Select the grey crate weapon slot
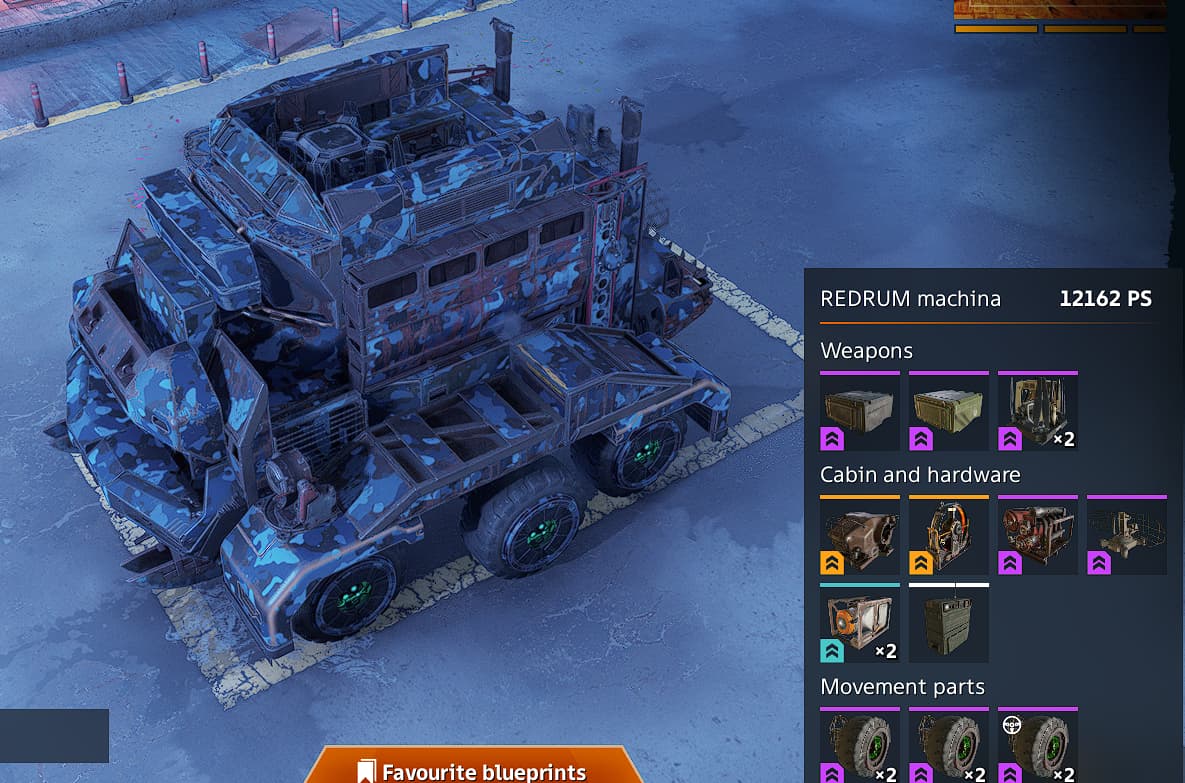The image size is (1185, 783). pyautogui.click(x=859, y=411)
